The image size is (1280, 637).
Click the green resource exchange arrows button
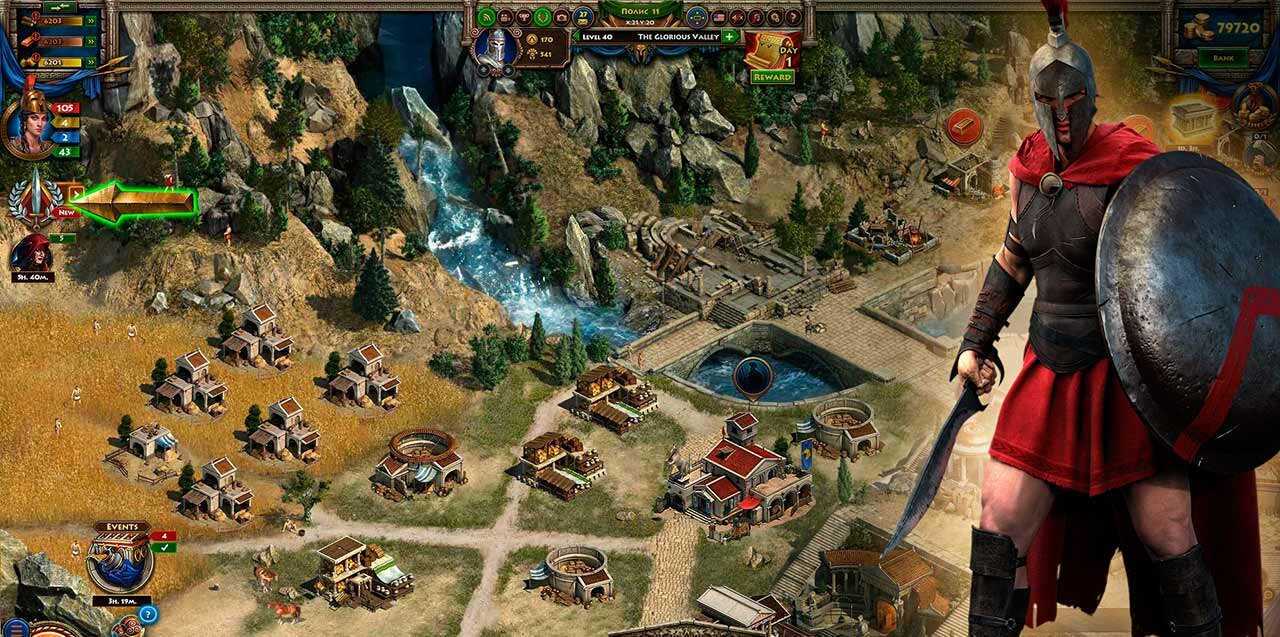59,7
